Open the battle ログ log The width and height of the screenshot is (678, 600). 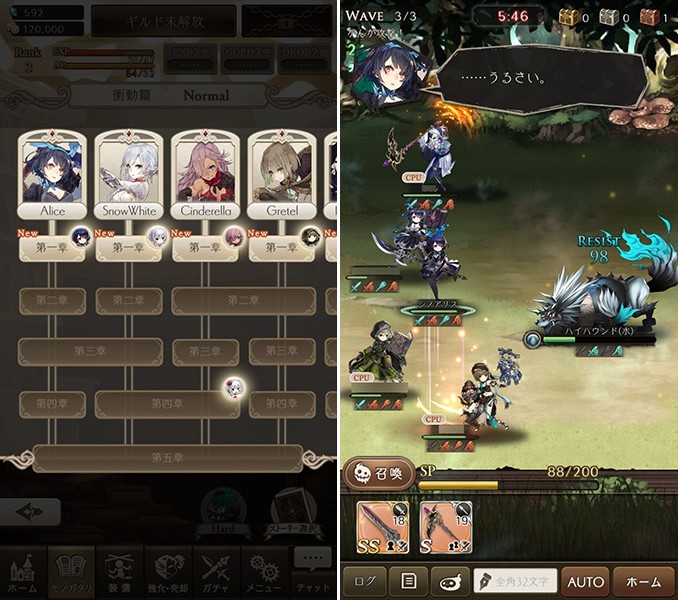coord(363,581)
